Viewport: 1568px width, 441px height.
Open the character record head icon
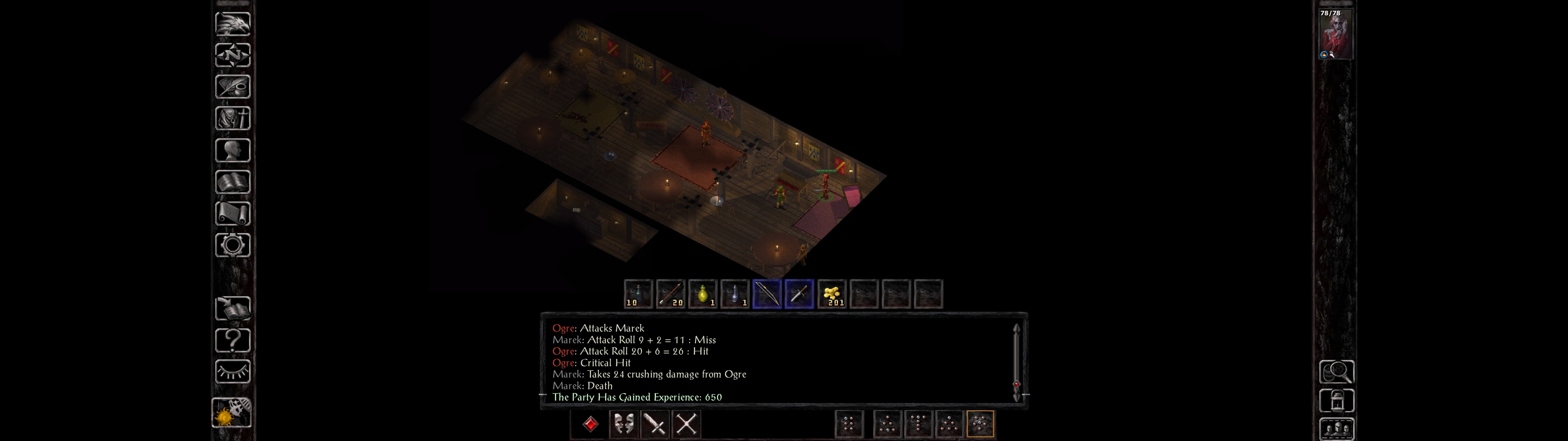point(232,150)
